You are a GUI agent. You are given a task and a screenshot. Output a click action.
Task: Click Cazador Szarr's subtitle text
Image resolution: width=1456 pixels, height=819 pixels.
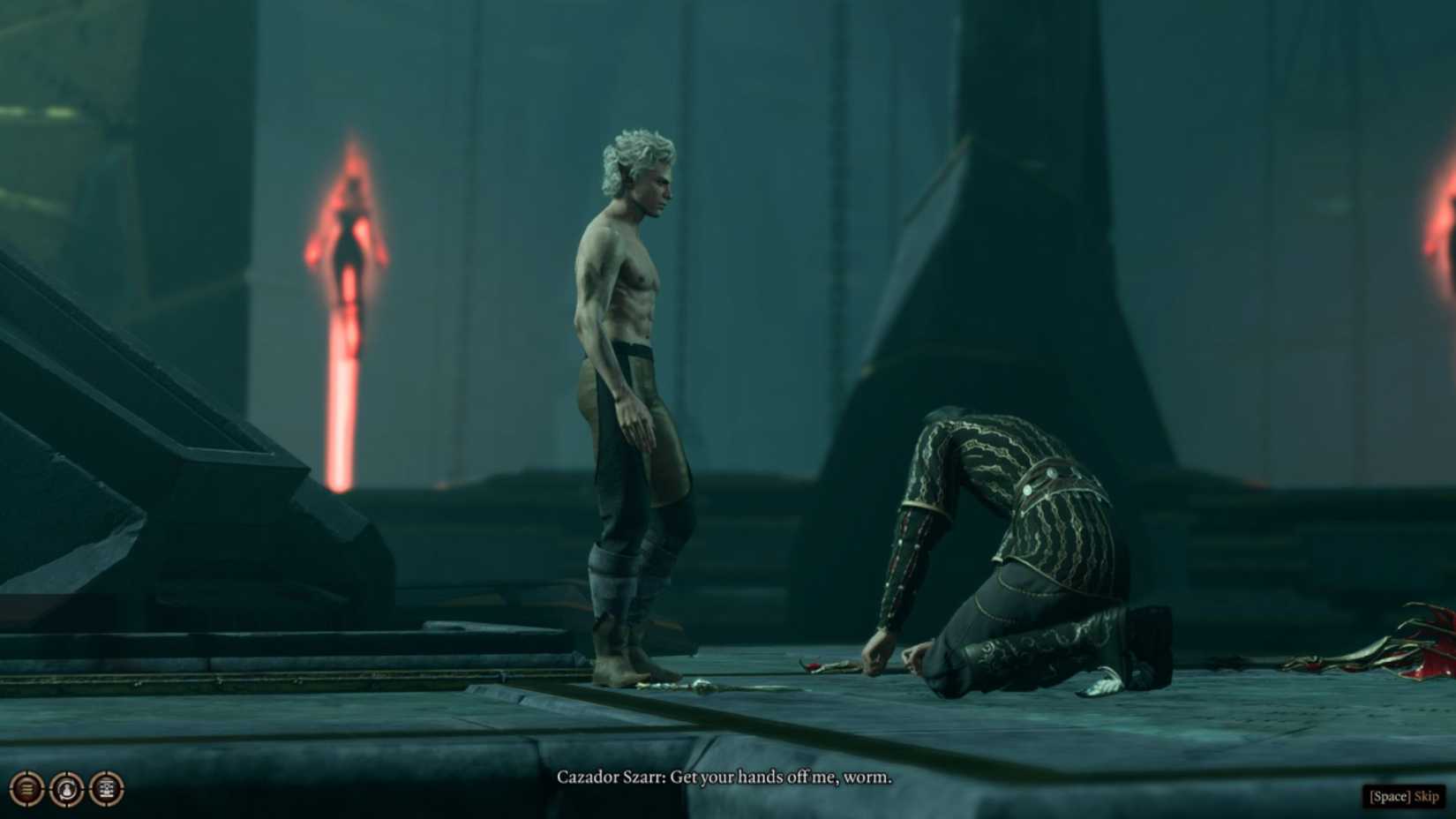[x=724, y=779]
